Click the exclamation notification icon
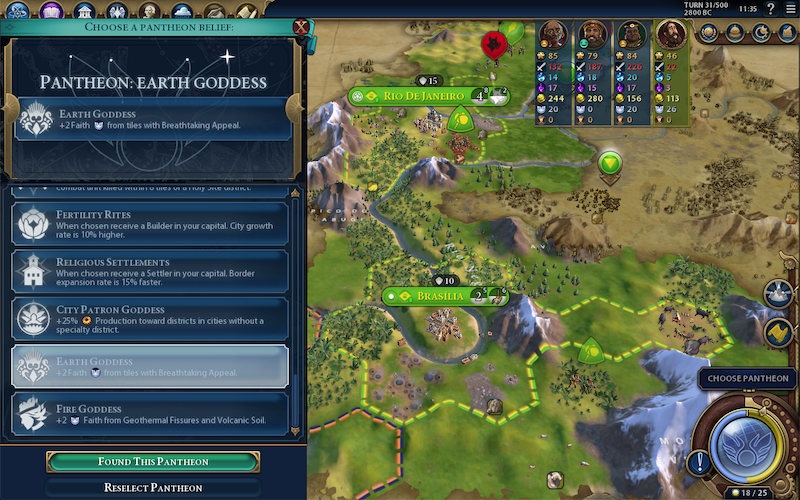The width and height of the screenshot is (800, 500). click(698, 462)
